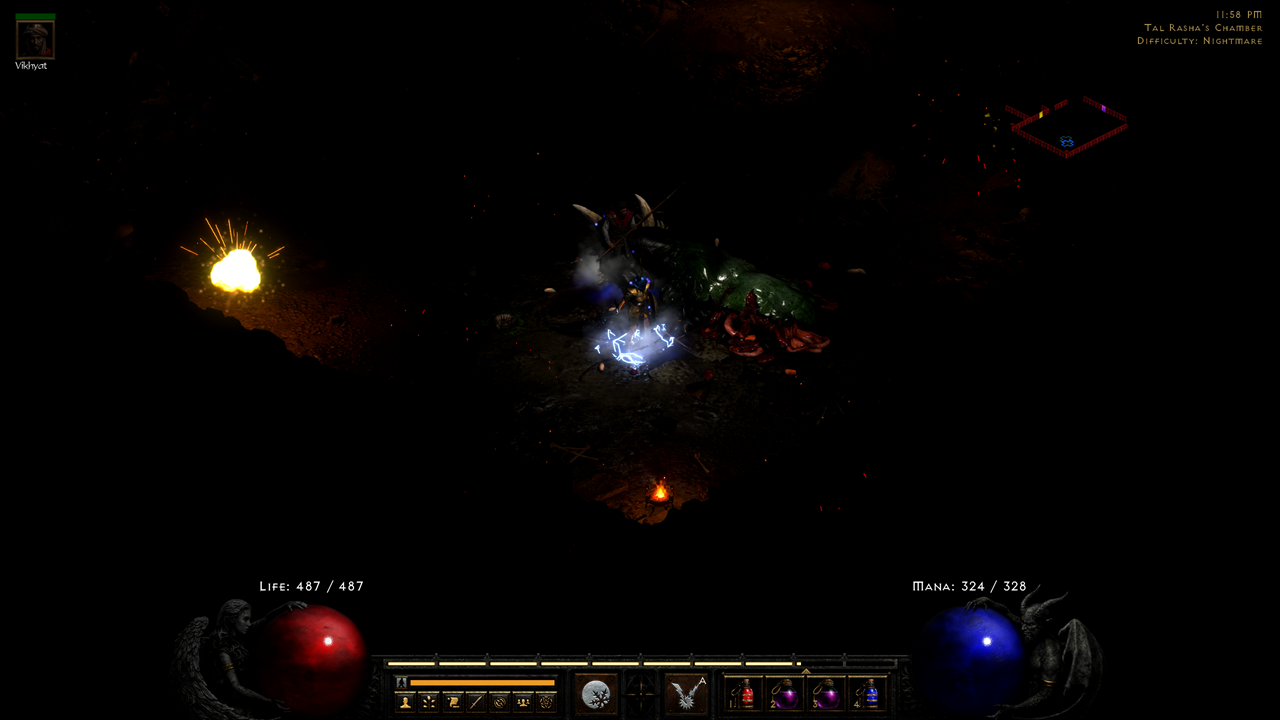Open the Quest Log scroll icon
The width and height of the screenshot is (1280, 720).
point(455,702)
